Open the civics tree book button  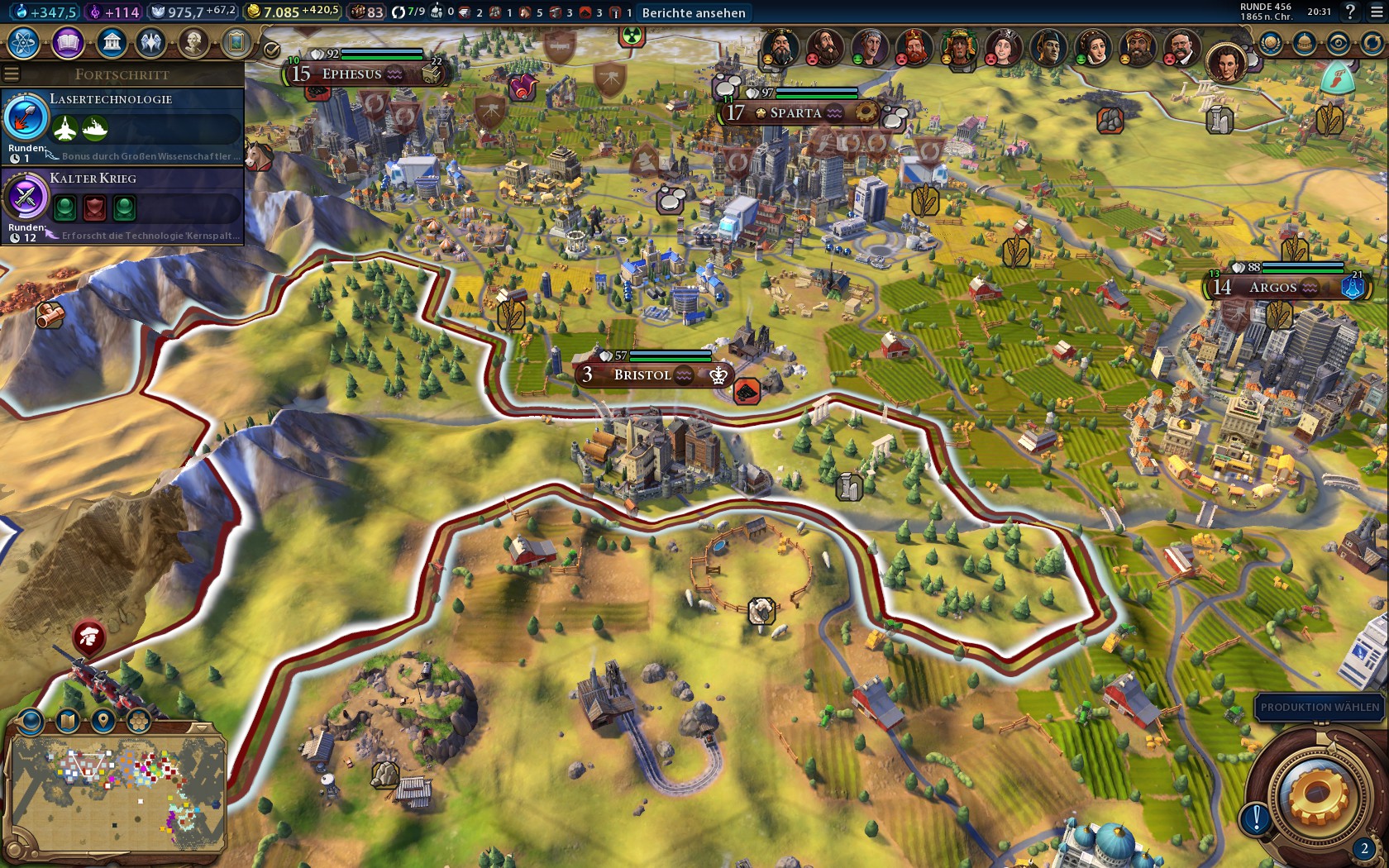click(68, 43)
